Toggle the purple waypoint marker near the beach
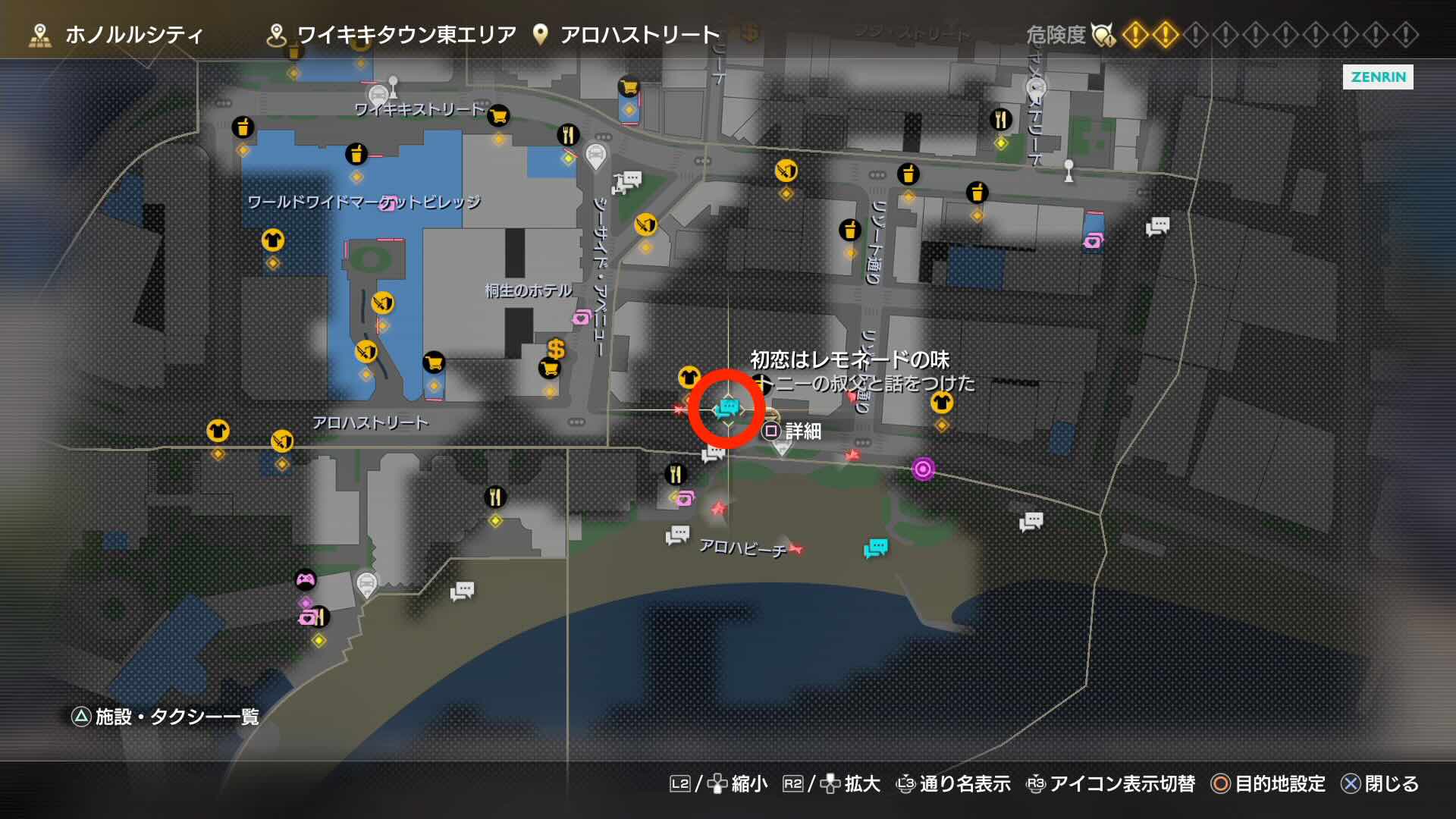 [924, 470]
